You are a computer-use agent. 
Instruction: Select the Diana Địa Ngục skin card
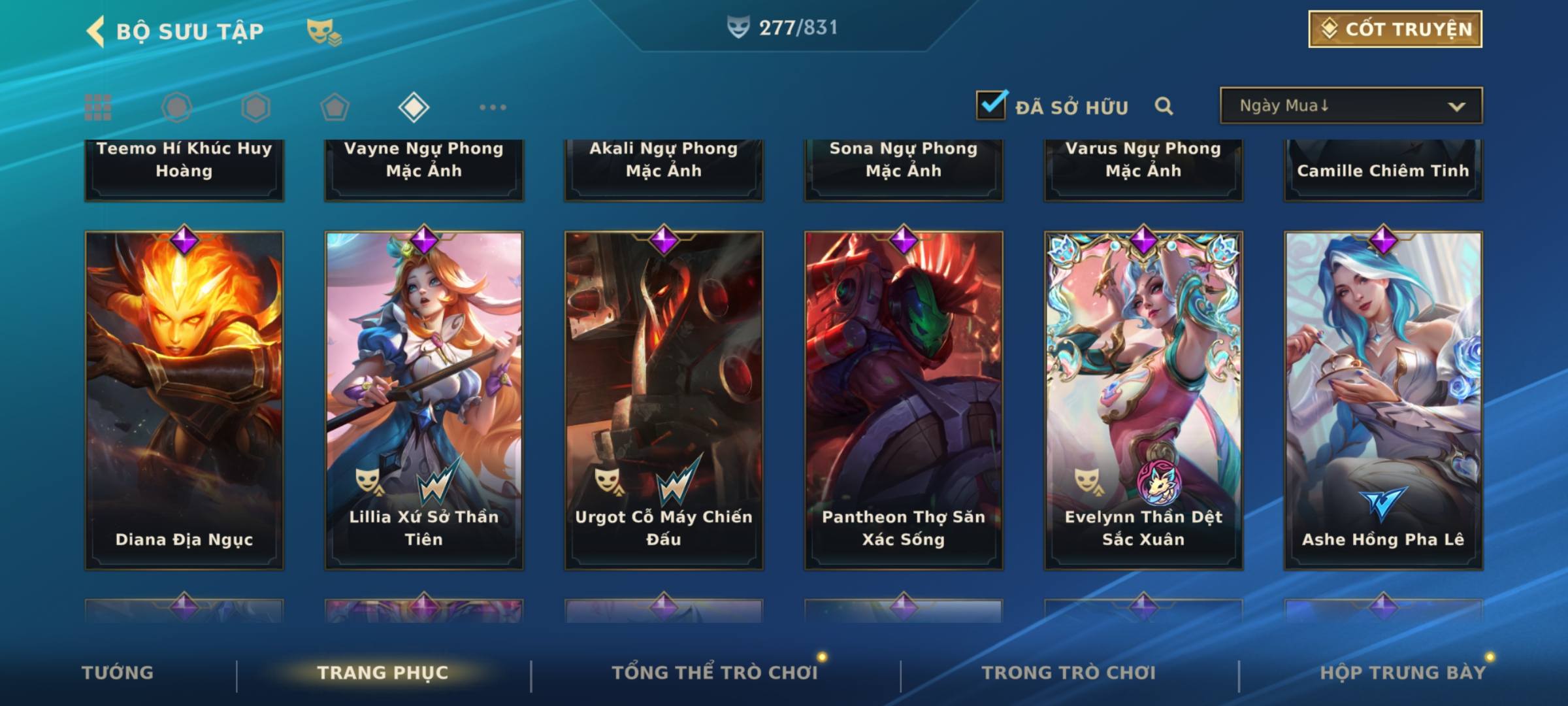184,400
